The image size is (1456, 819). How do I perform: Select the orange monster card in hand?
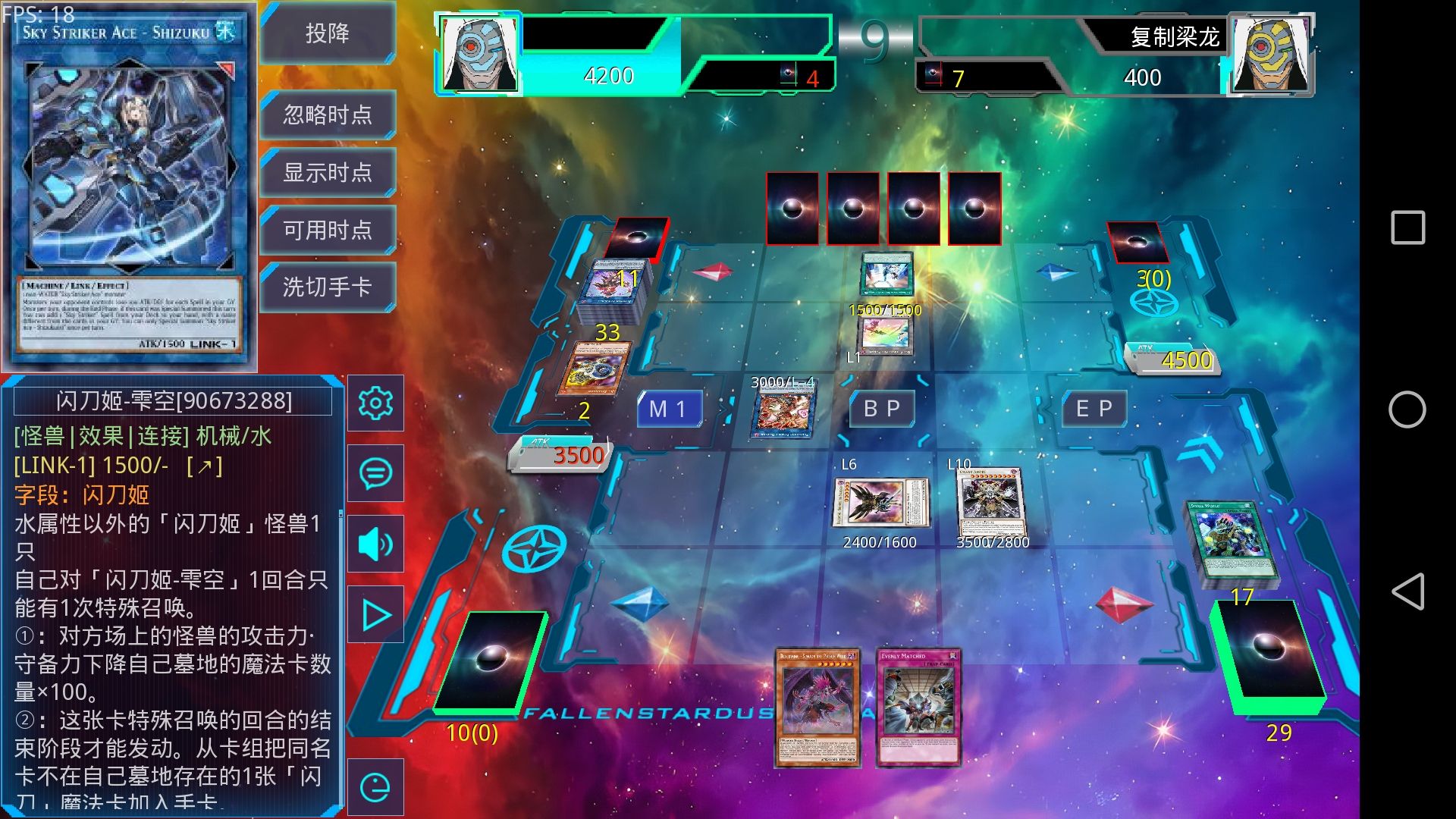(x=817, y=707)
